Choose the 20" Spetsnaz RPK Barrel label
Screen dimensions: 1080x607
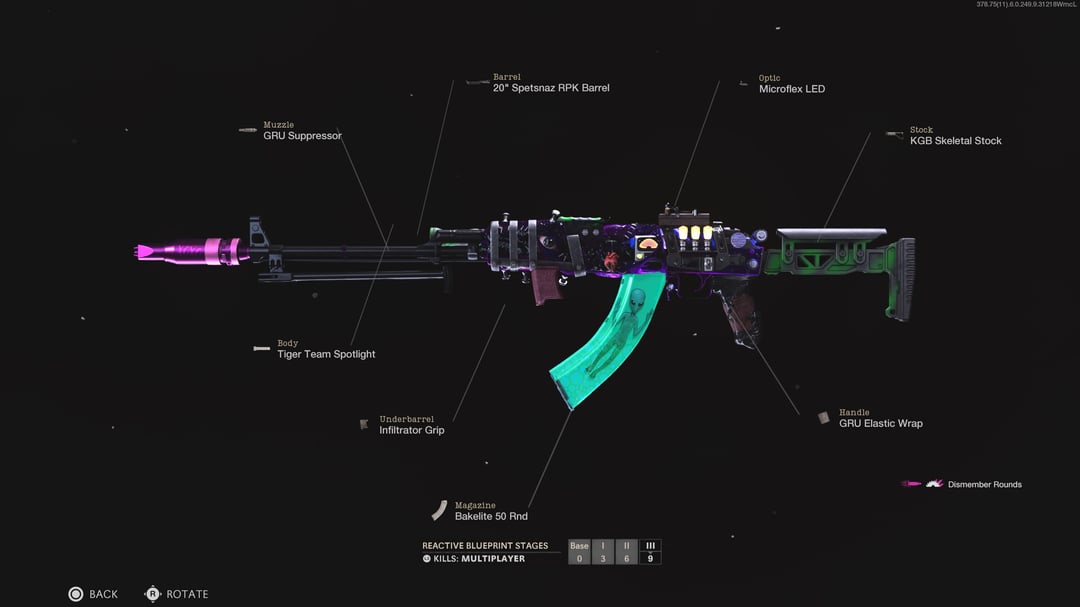[550, 88]
